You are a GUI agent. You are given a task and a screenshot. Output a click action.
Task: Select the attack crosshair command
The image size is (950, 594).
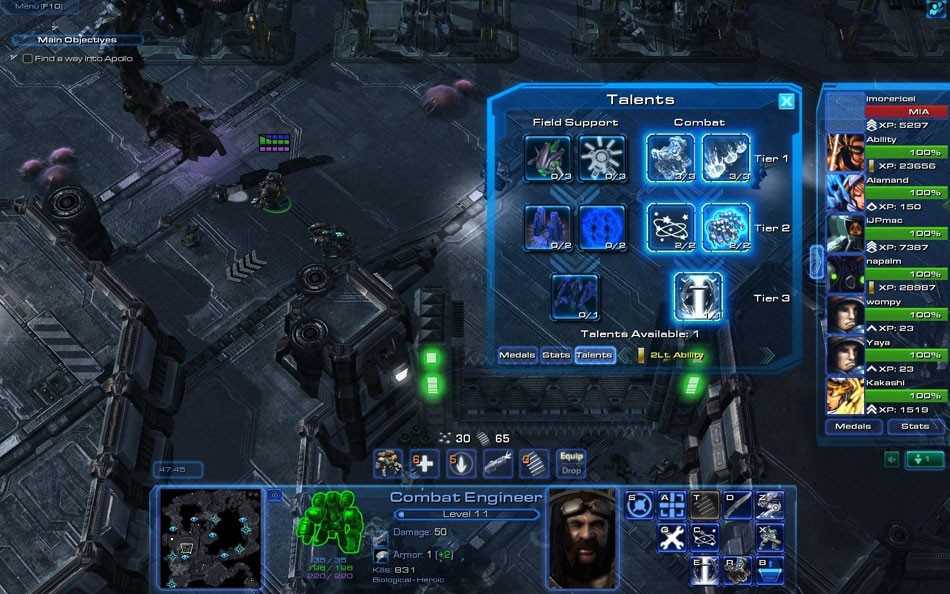[672, 505]
